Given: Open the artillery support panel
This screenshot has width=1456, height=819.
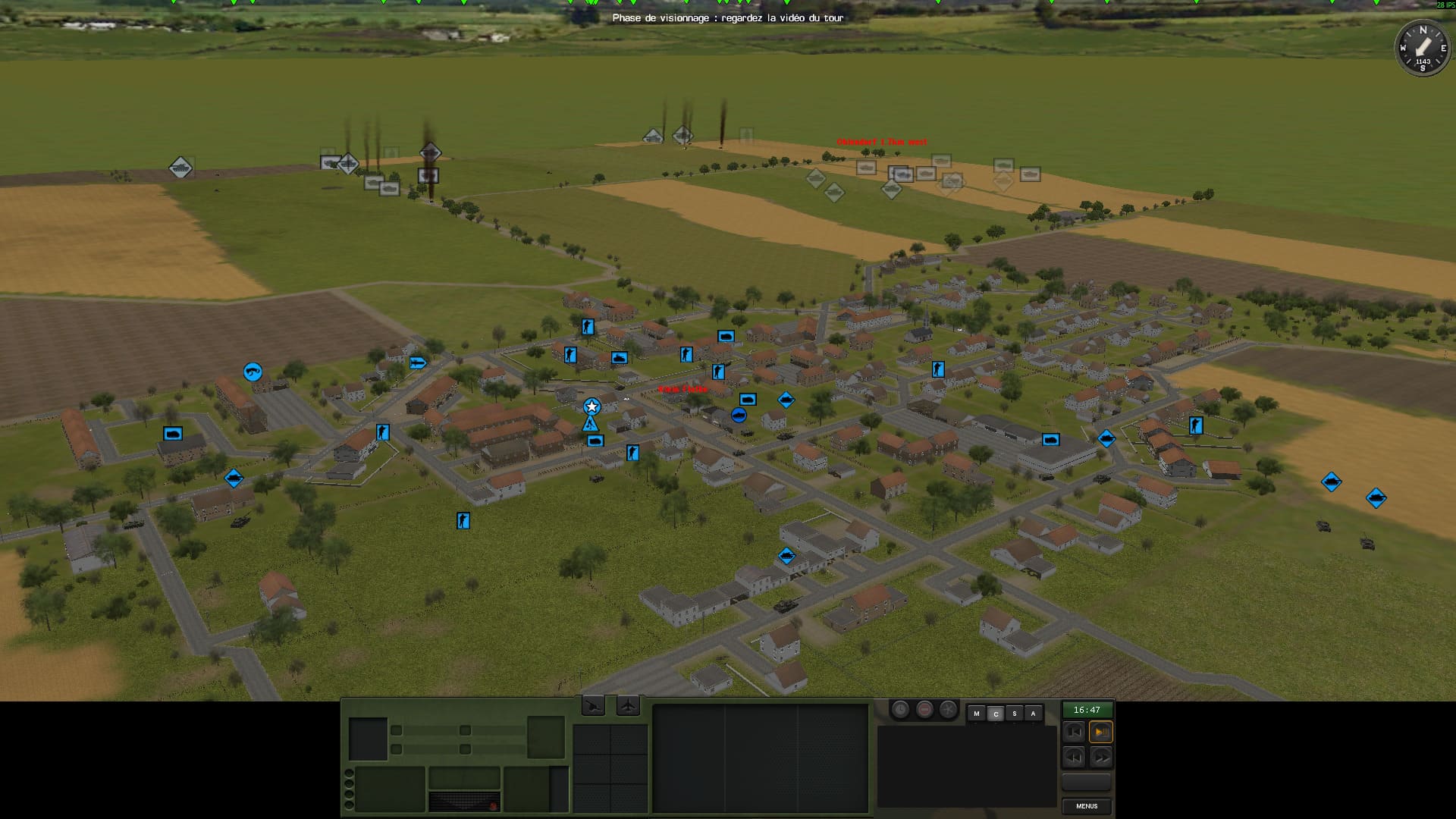Looking at the screenshot, I should [x=593, y=706].
